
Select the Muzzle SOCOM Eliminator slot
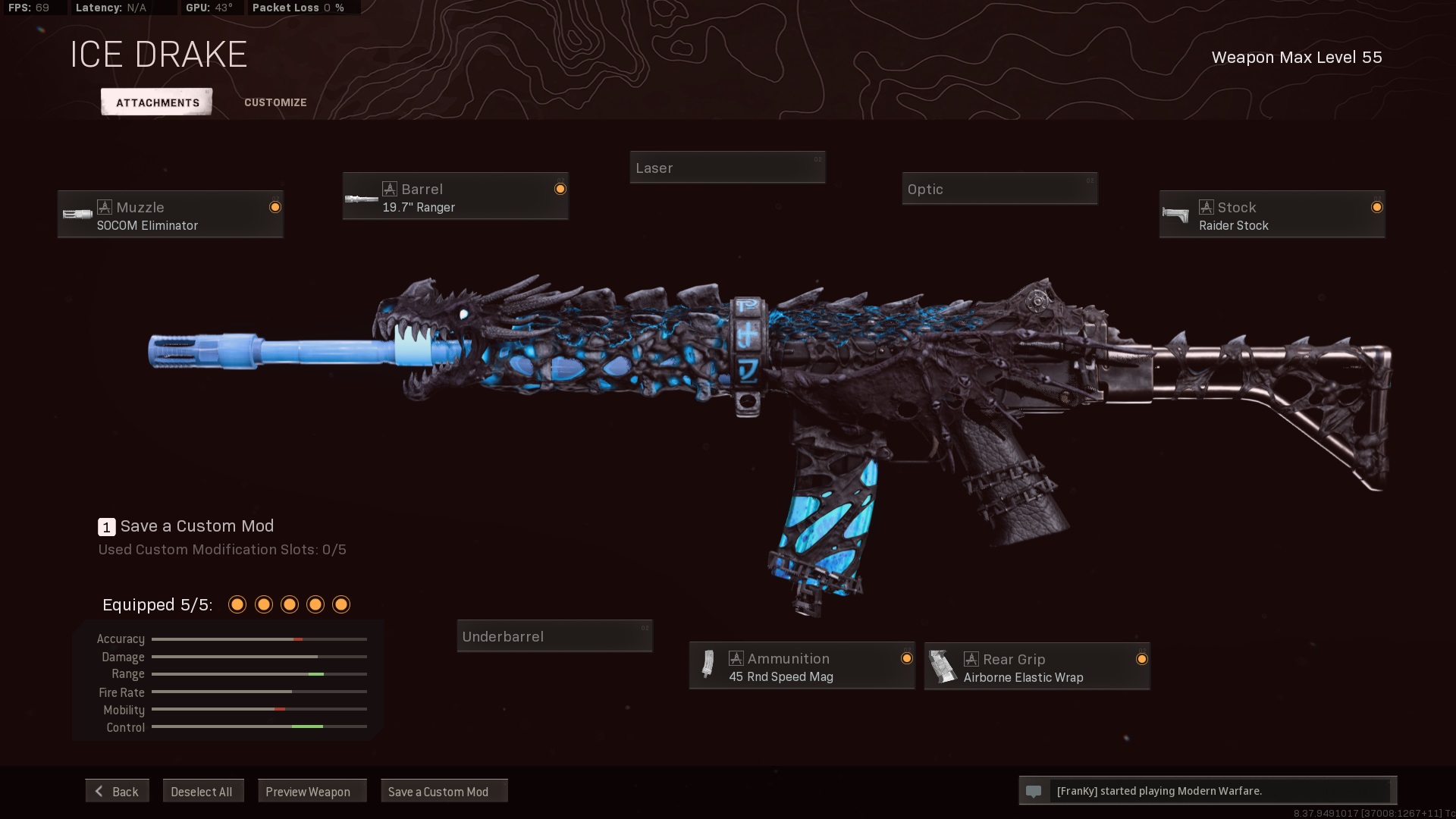171,215
